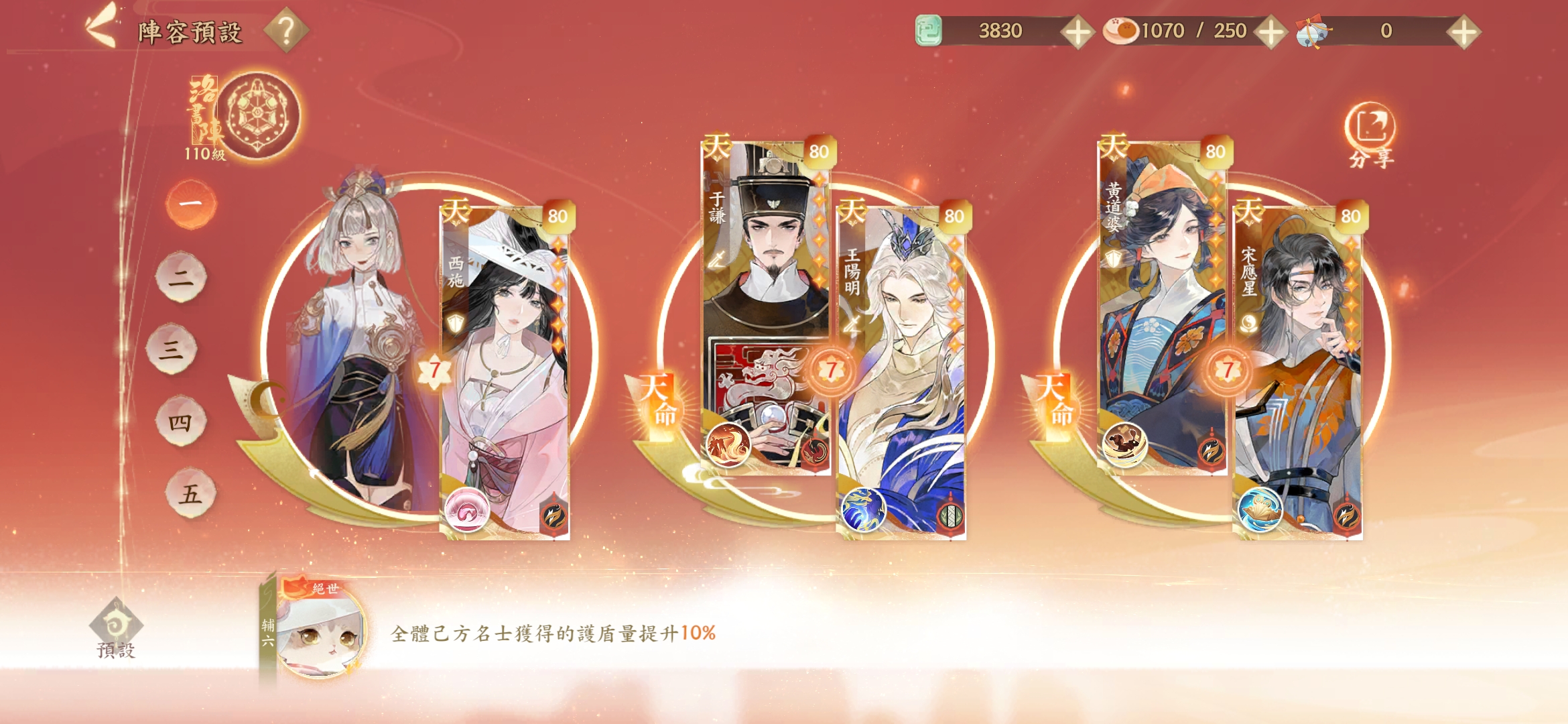
Task: Switch to preset slot 四
Action: click(180, 421)
